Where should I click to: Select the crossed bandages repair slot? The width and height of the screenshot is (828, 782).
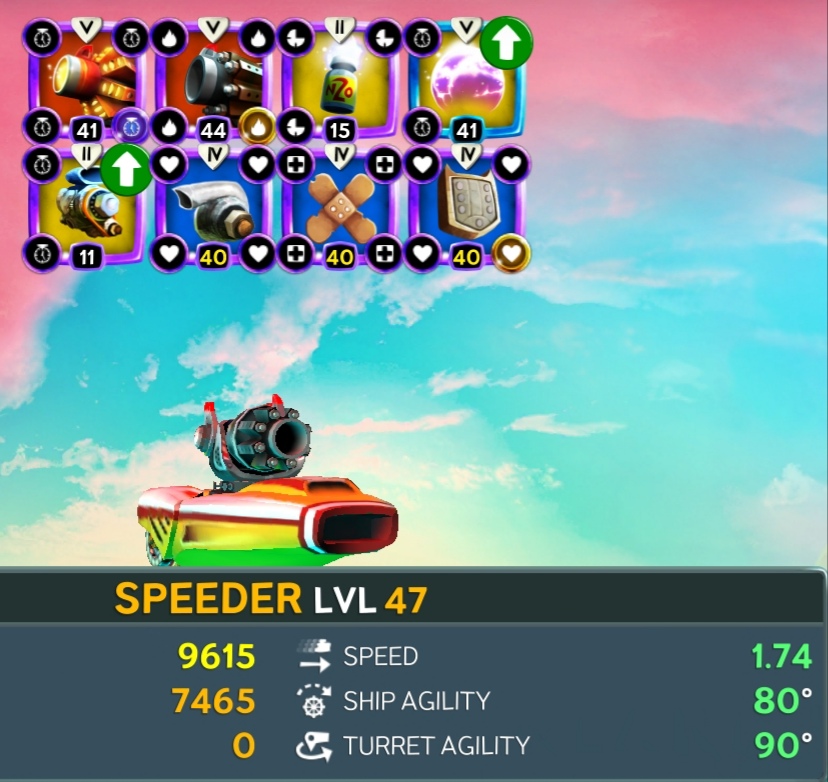[x=340, y=208]
